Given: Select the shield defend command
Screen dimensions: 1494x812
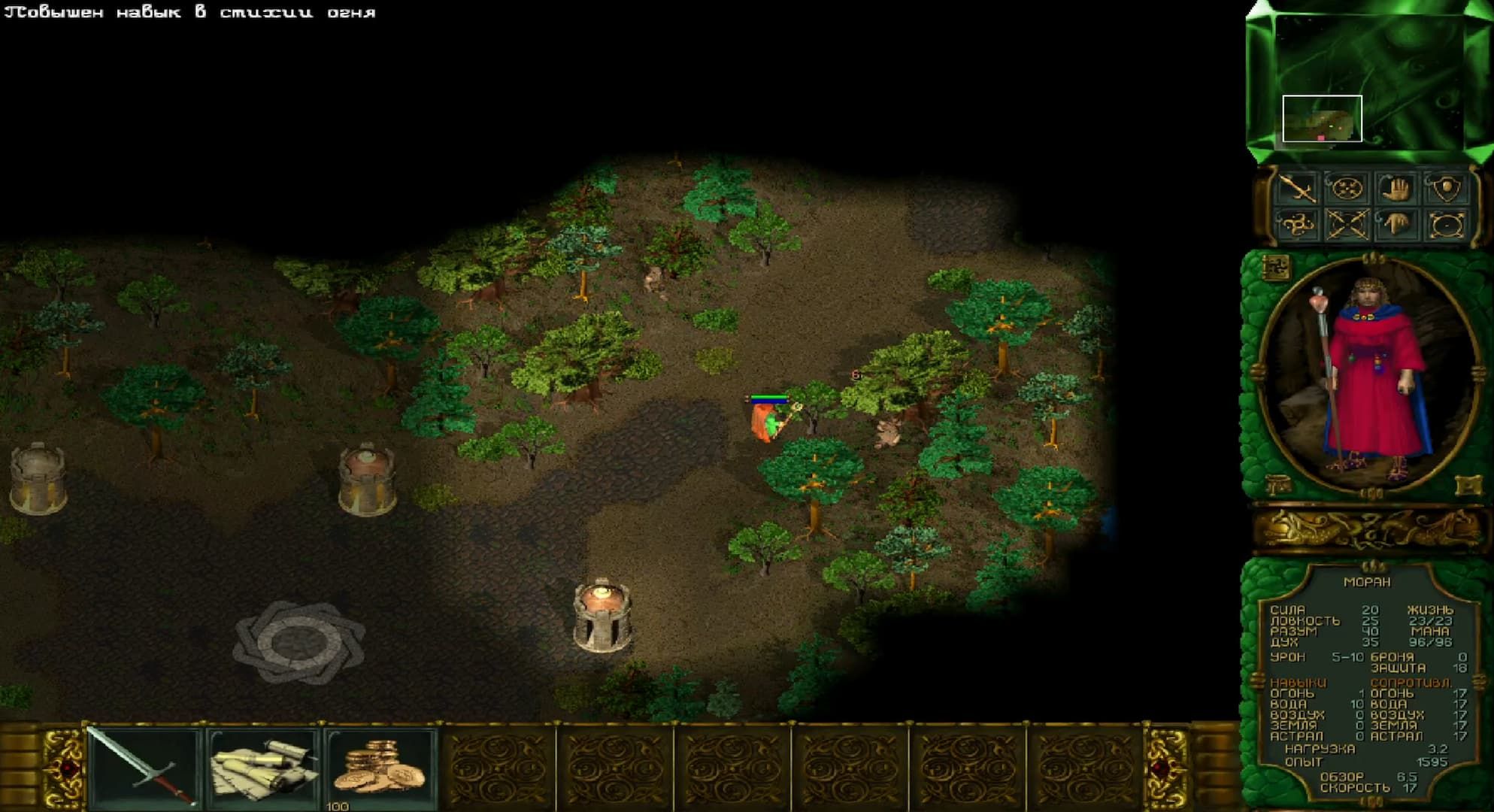Looking at the screenshot, I should 1445,188.
